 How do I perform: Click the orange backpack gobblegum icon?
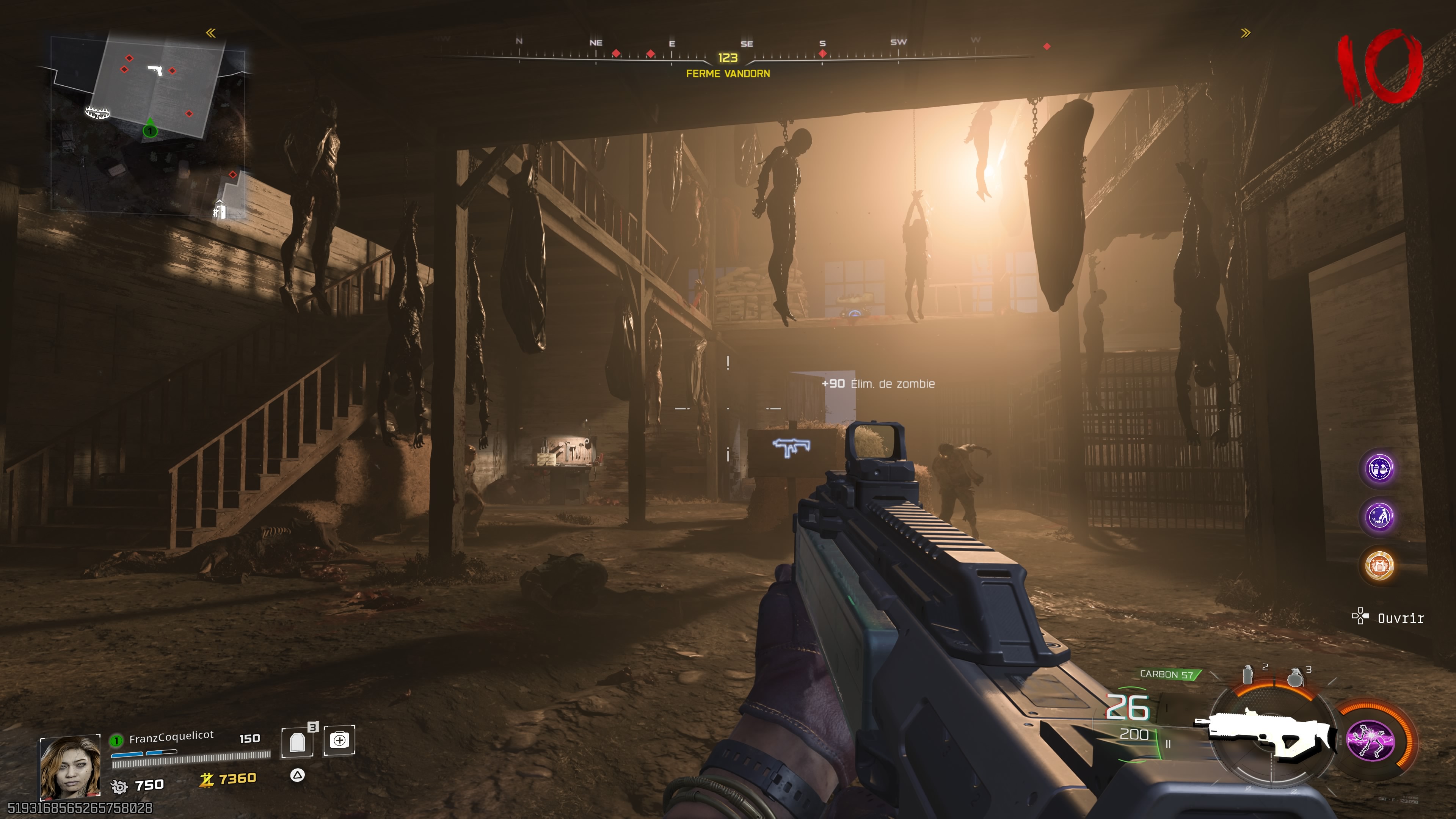[1380, 565]
